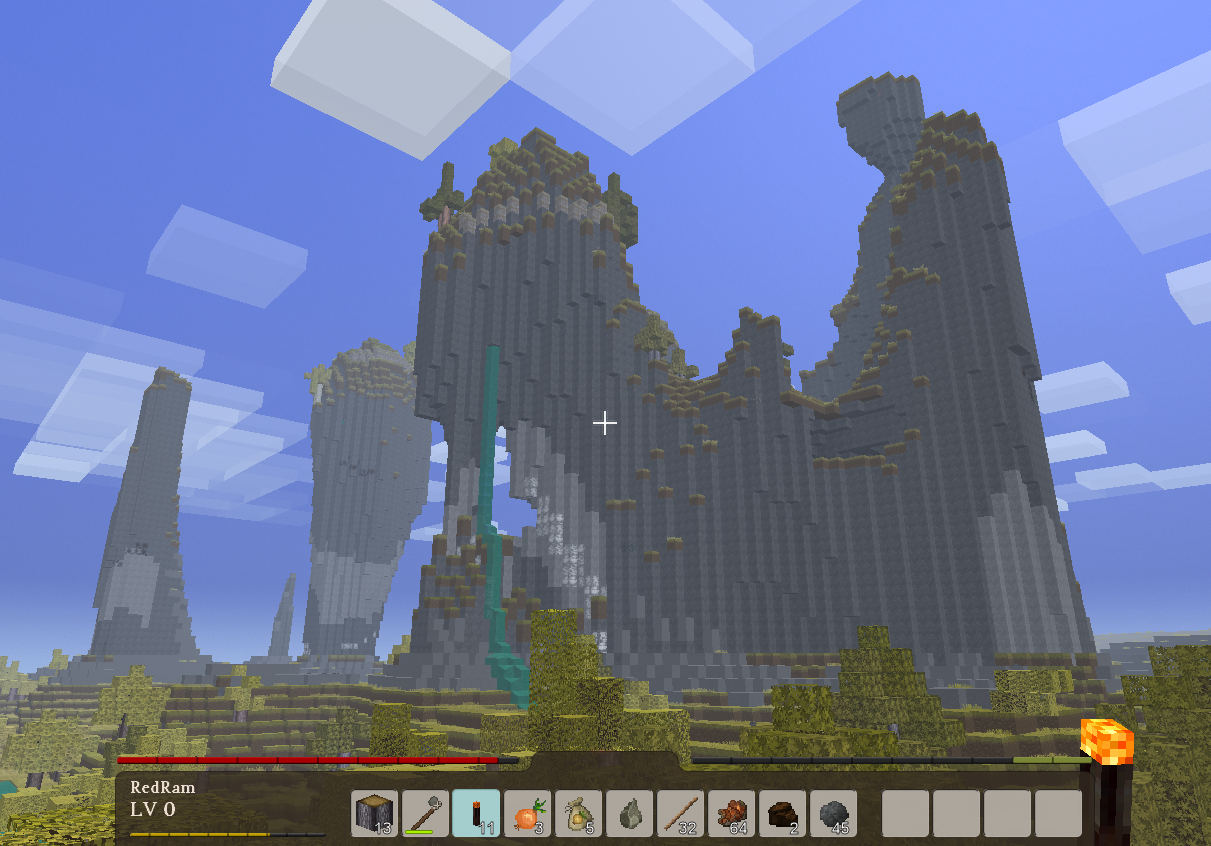The width and height of the screenshot is (1211, 846).
Task: Select the wood log block slot
Action: tap(374, 813)
